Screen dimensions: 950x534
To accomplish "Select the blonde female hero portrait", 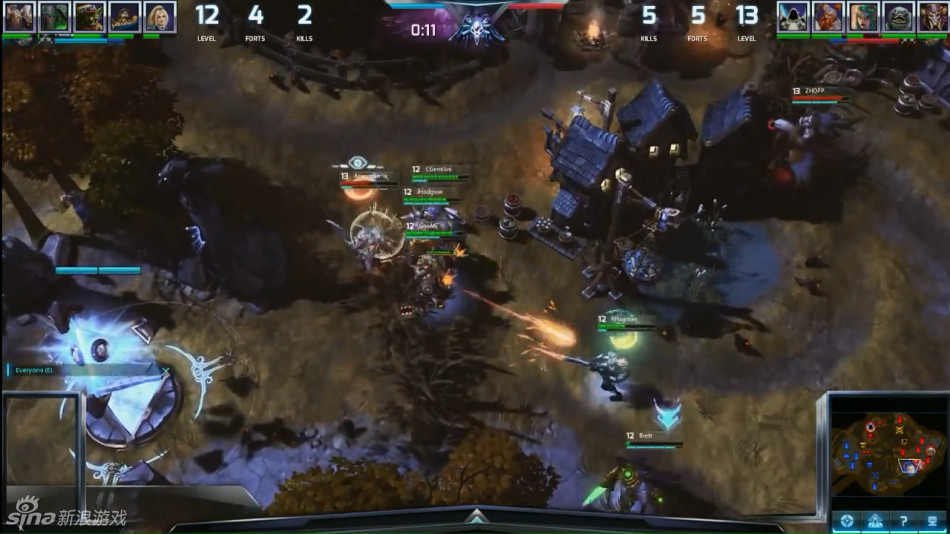I will click(160, 16).
